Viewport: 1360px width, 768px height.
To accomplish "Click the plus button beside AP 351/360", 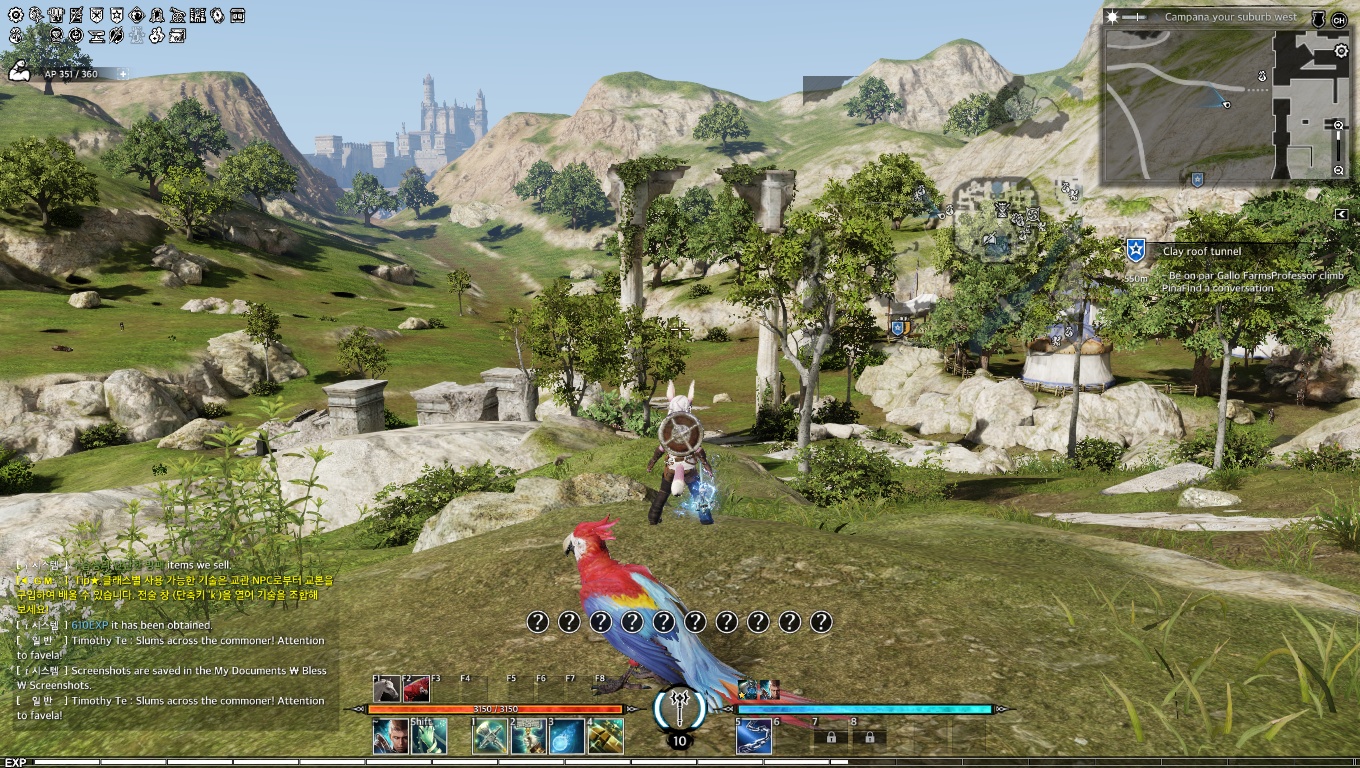I will pos(123,74).
